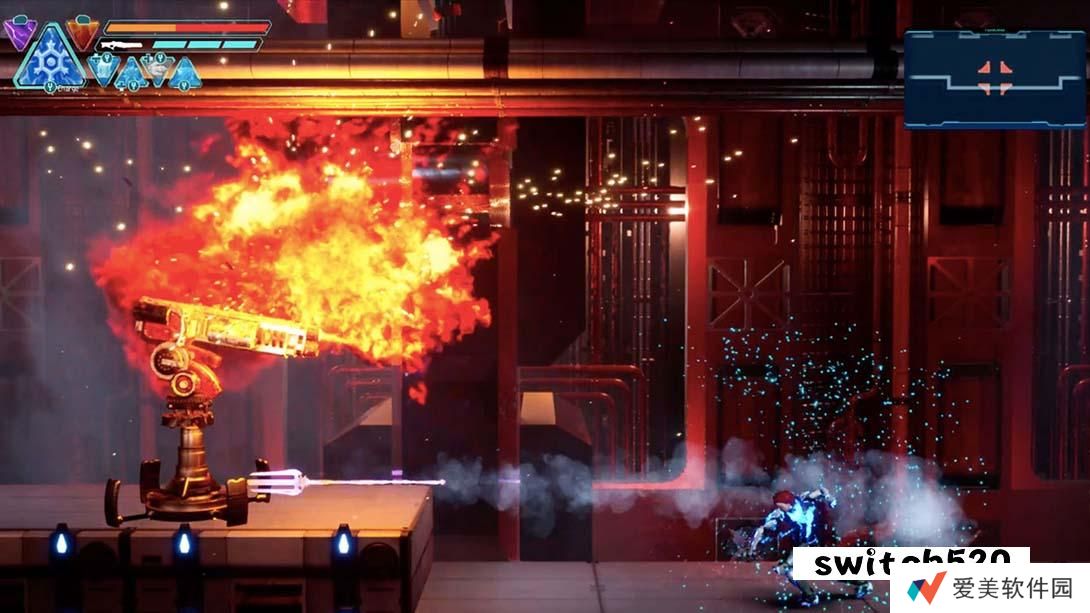This screenshot has height=613, width=1090.
Task: Switch to the orange fire element triangle
Action: coord(82,32)
